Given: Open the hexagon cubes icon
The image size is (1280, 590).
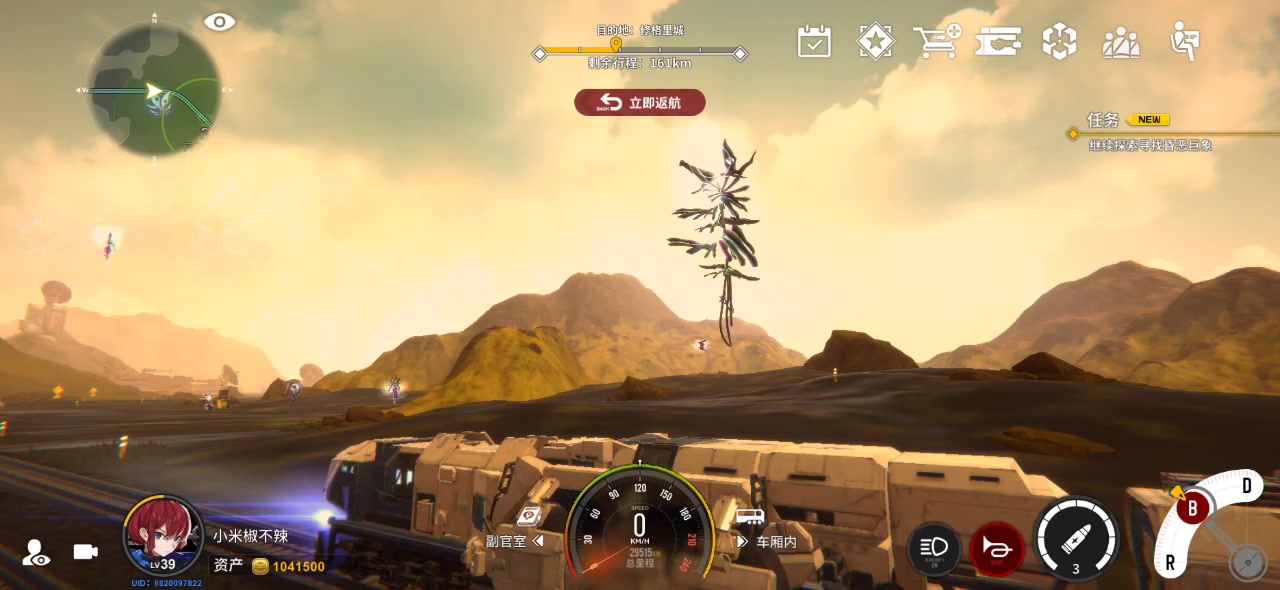Looking at the screenshot, I should tap(1059, 42).
